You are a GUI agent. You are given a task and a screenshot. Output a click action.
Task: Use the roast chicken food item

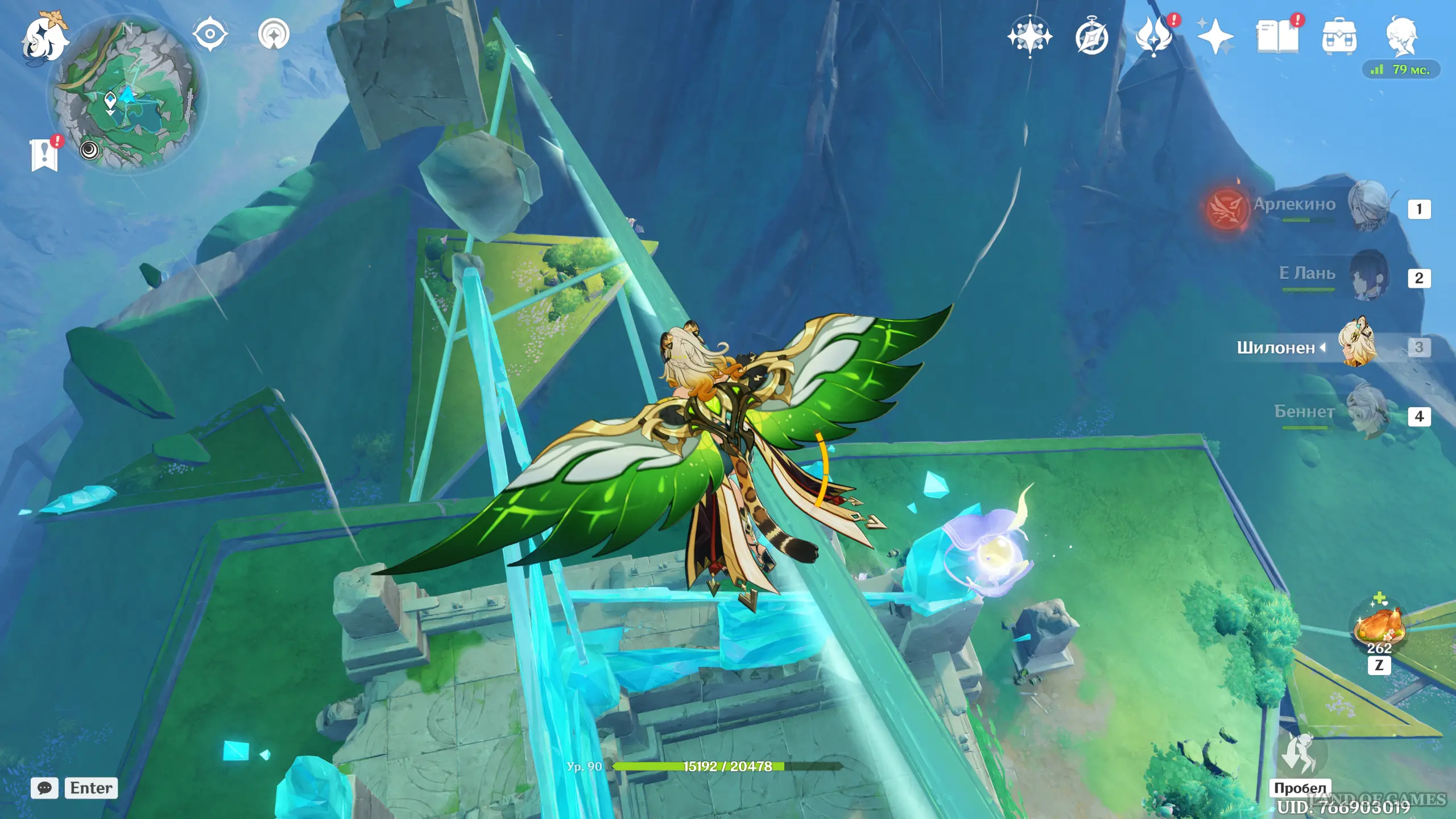pos(1379,626)
